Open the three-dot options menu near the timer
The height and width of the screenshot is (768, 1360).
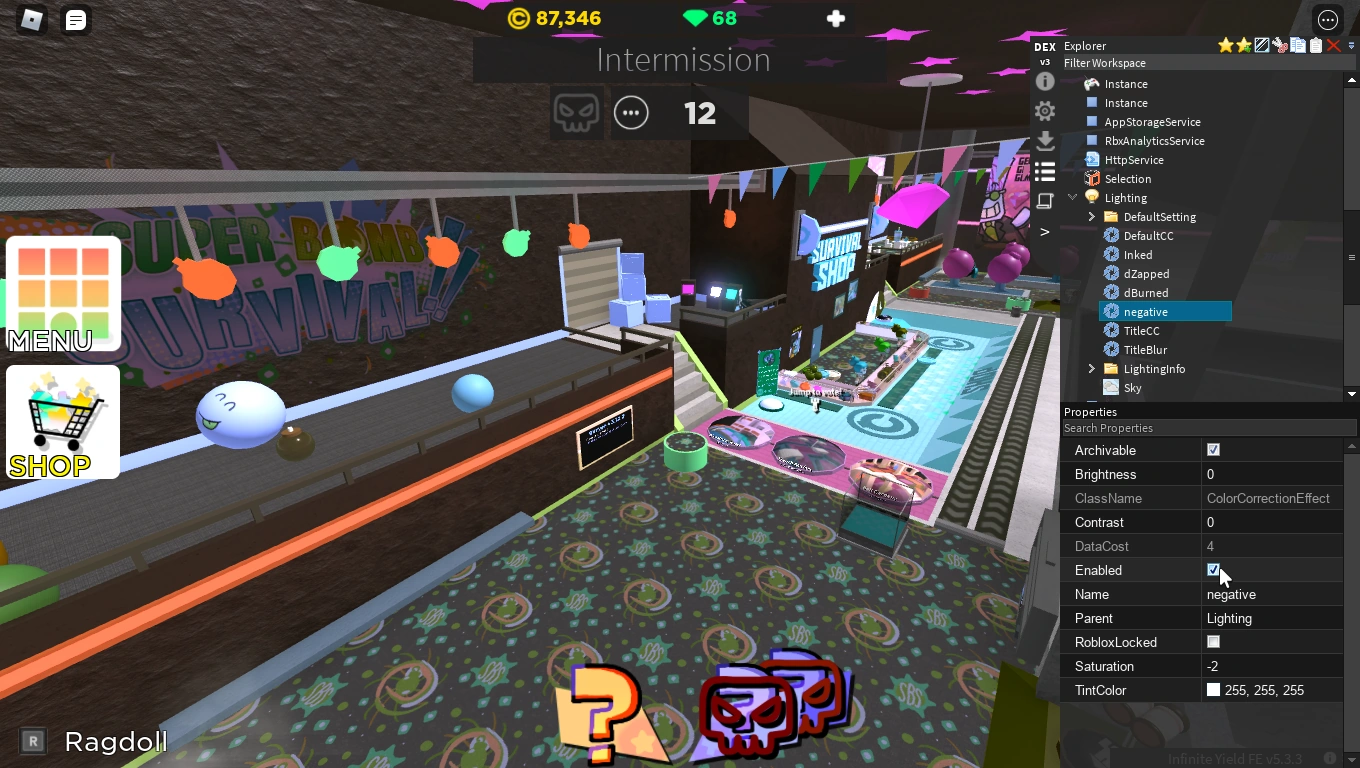tap(631, 112)
